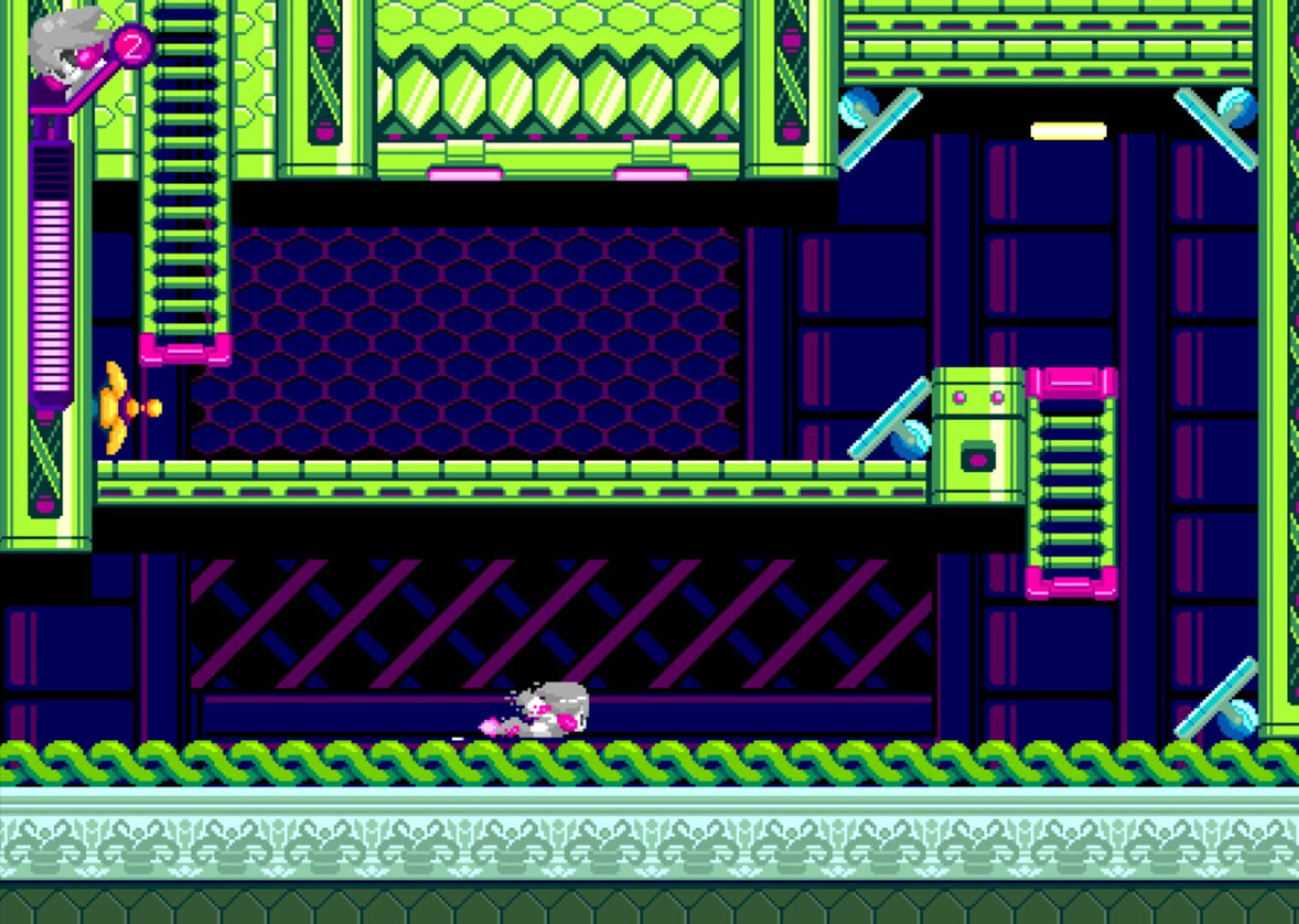The height and width of the screenshot is (924, 1299).
Task: Toggle the pink indicator on the machine box front
Action: 978,459
